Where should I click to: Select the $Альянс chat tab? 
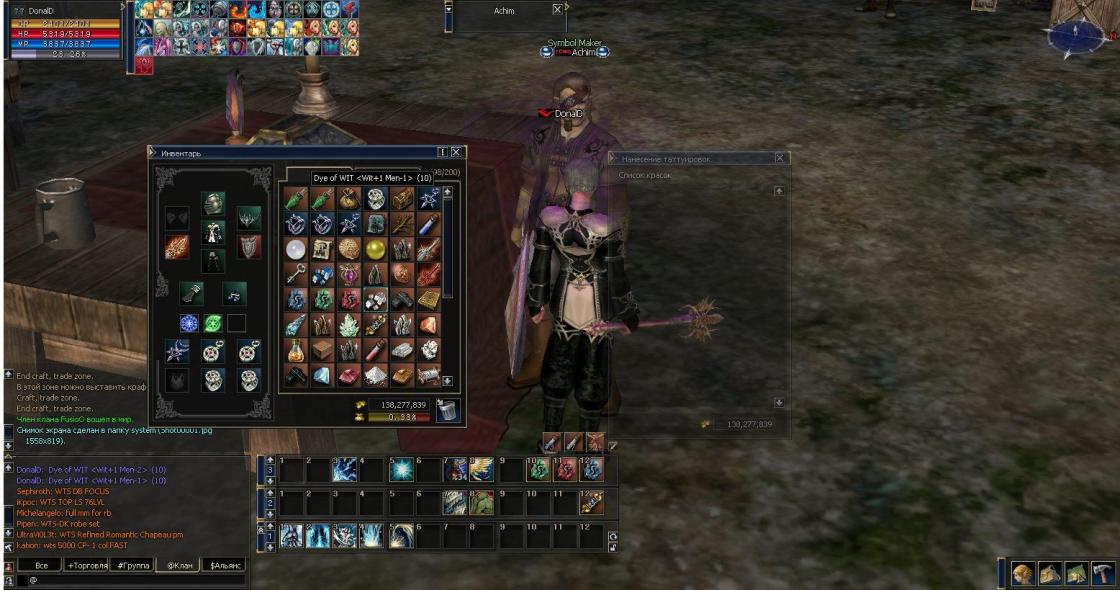click(x=225, y=565)
